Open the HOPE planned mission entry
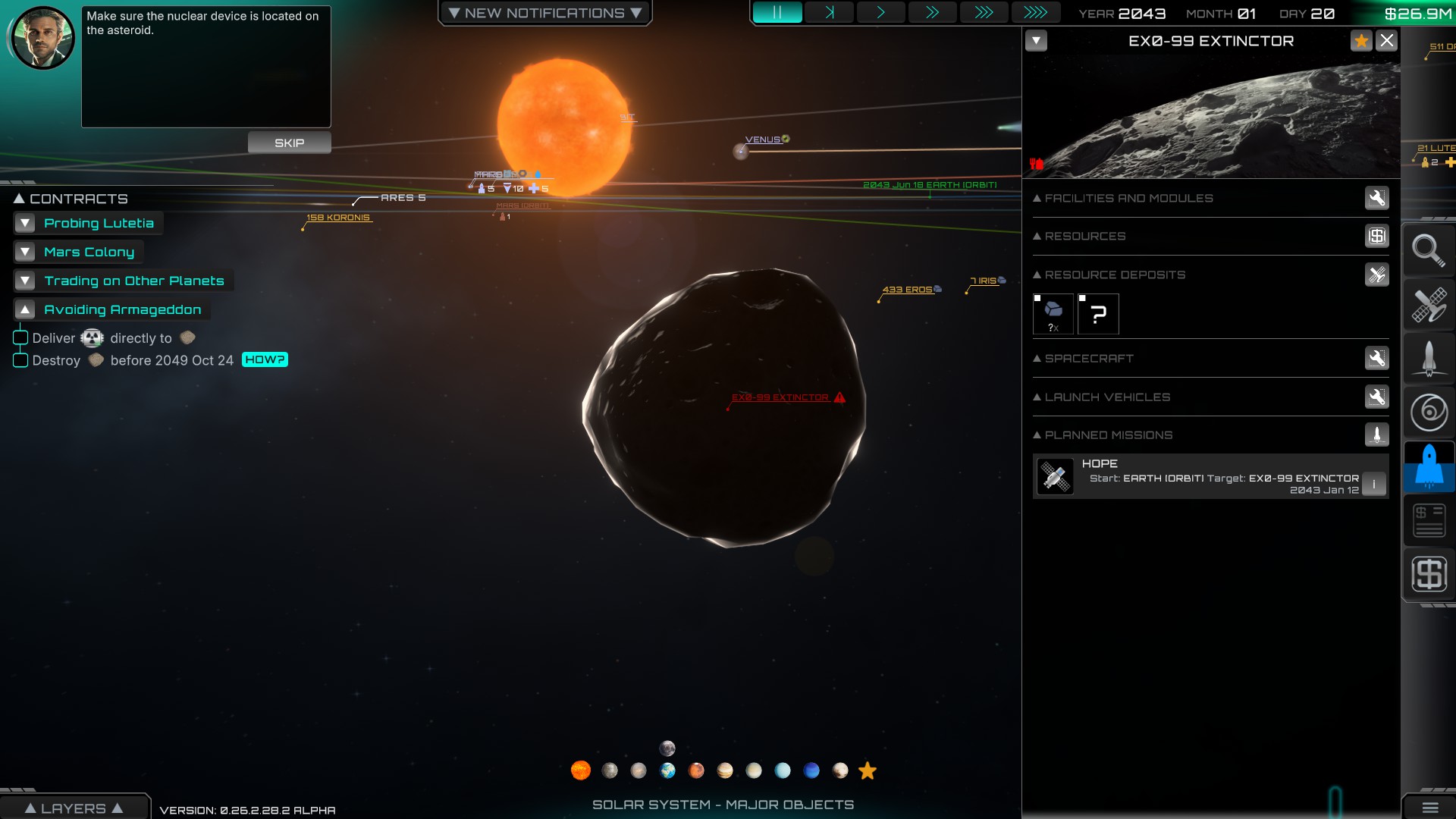Screen dimensions: 1456x819 click(1198, 476)
